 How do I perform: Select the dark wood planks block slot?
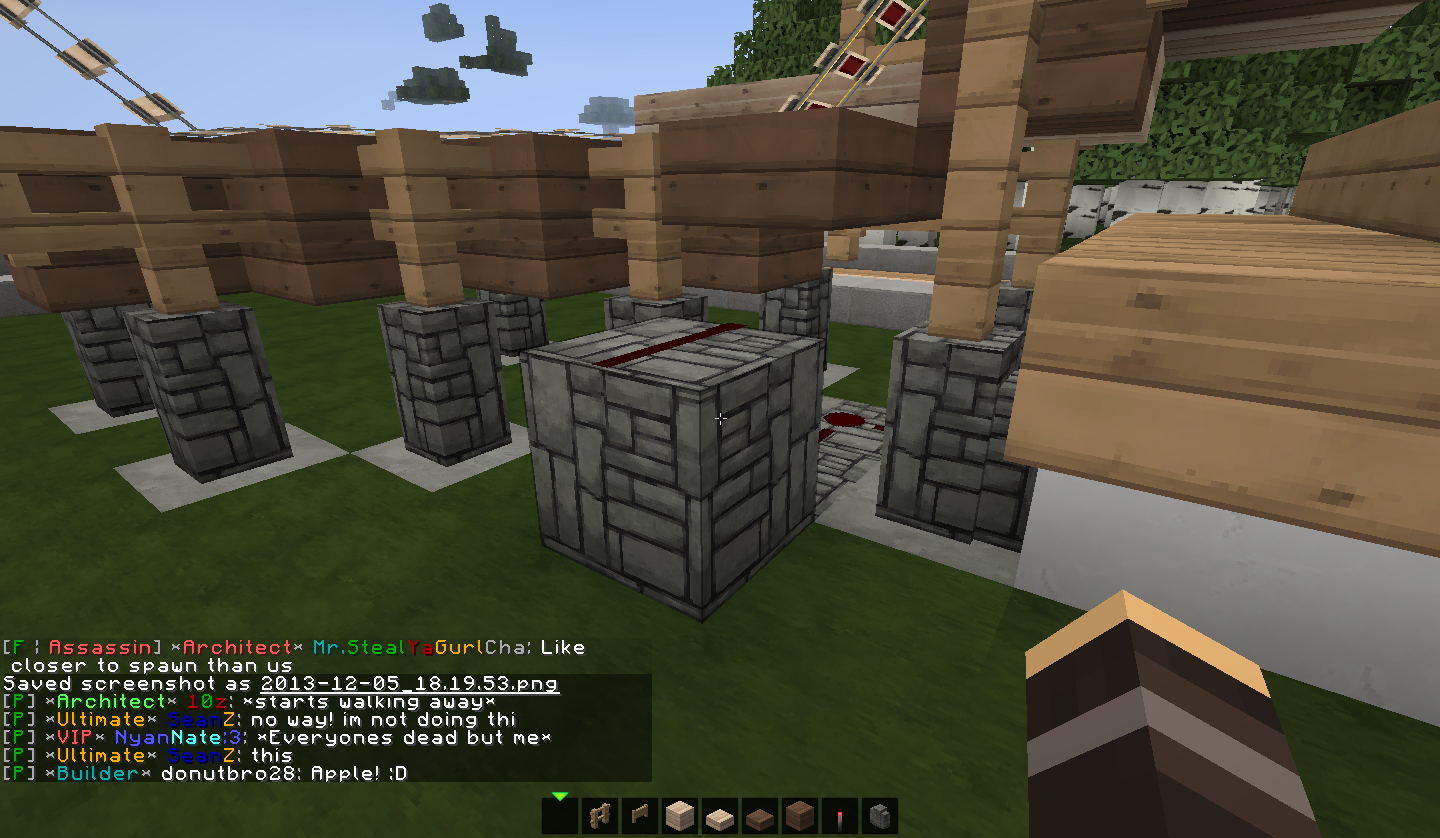click(x=800, y=816)
